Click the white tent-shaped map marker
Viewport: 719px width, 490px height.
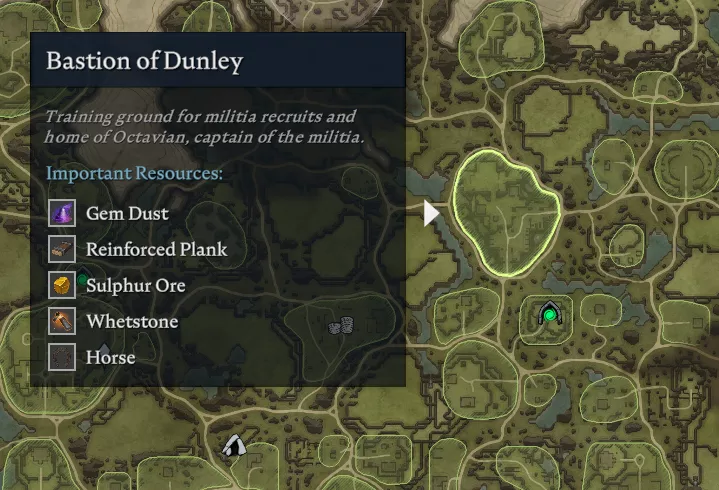point(234,446)
